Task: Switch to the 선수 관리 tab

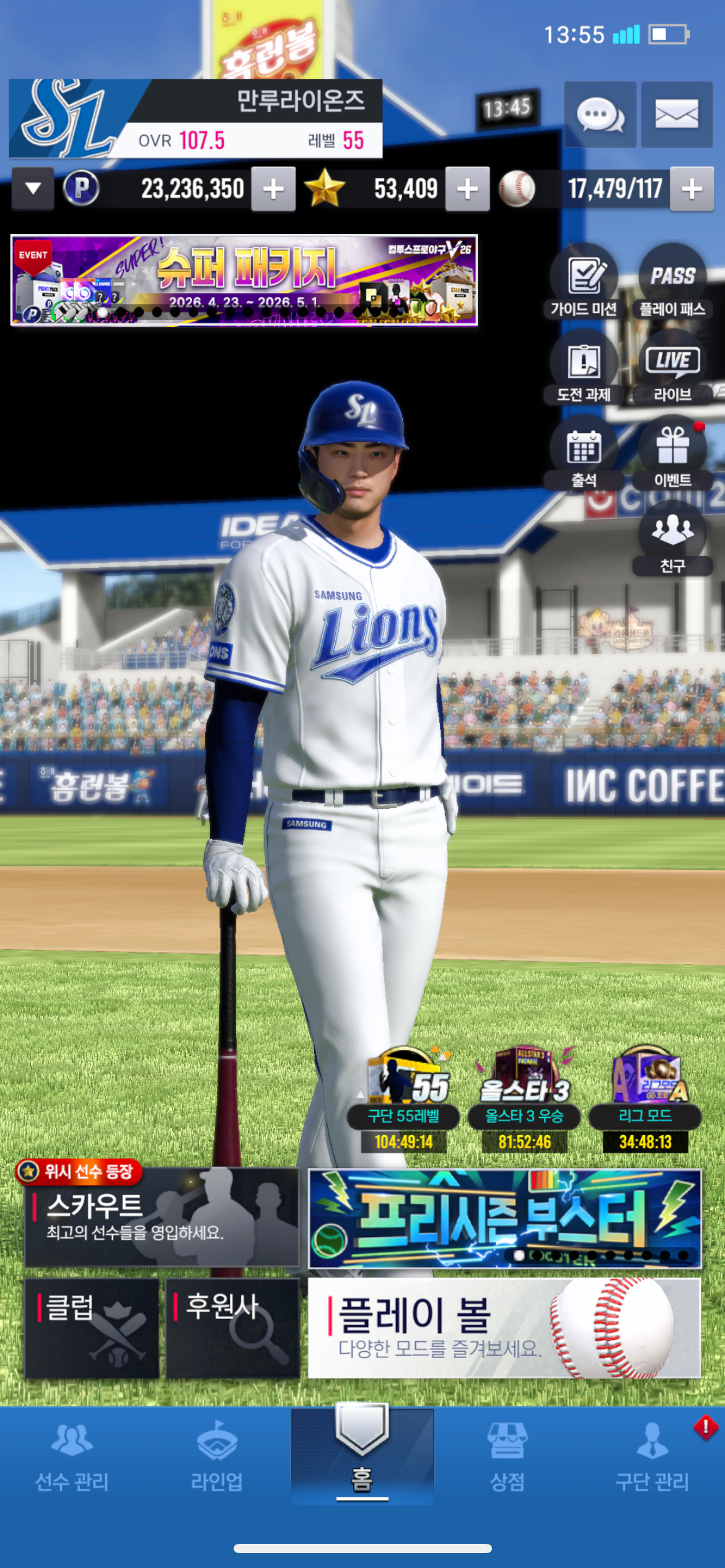Action: 72,1455
